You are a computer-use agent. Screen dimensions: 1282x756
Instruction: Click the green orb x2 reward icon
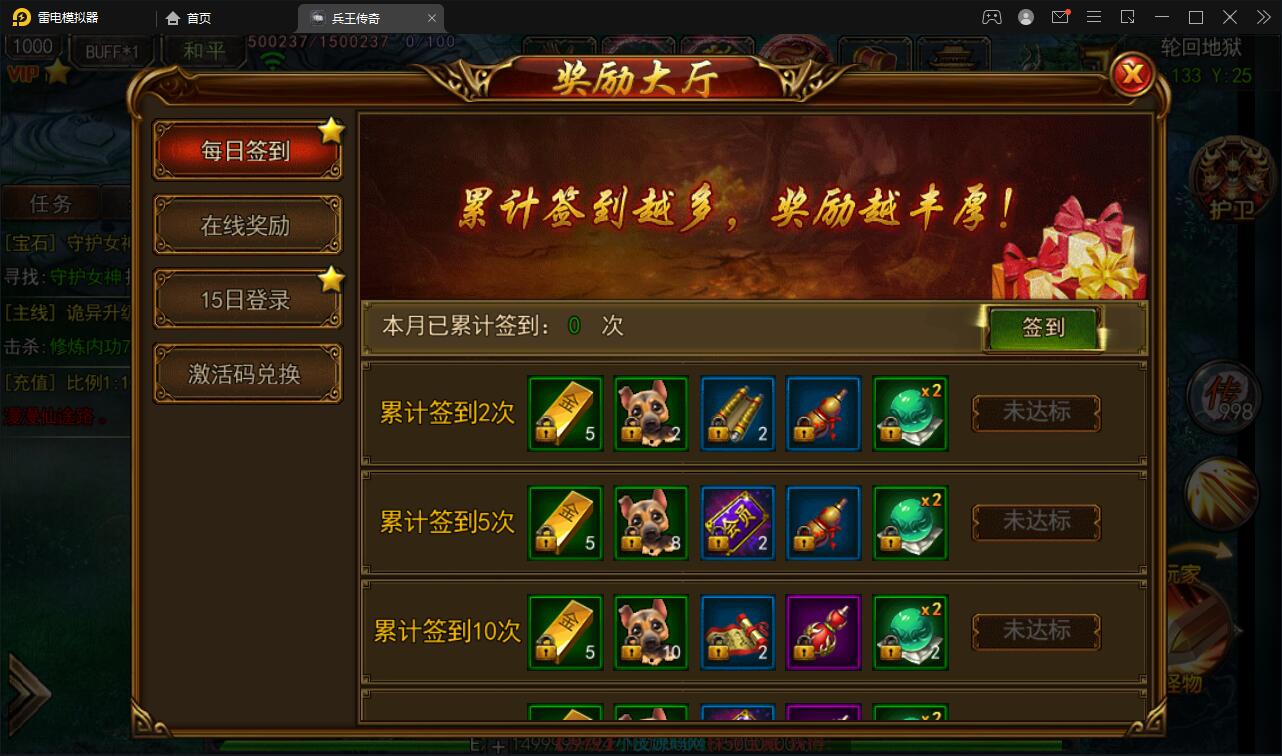[x=910, y=413]
